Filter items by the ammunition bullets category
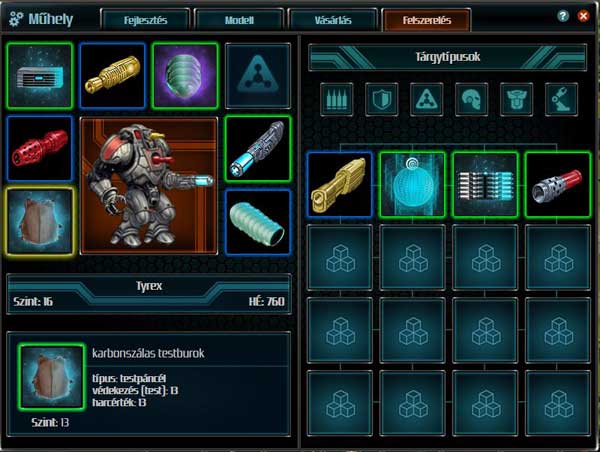The height and width of the screenshot is (452, 600). 337,98
